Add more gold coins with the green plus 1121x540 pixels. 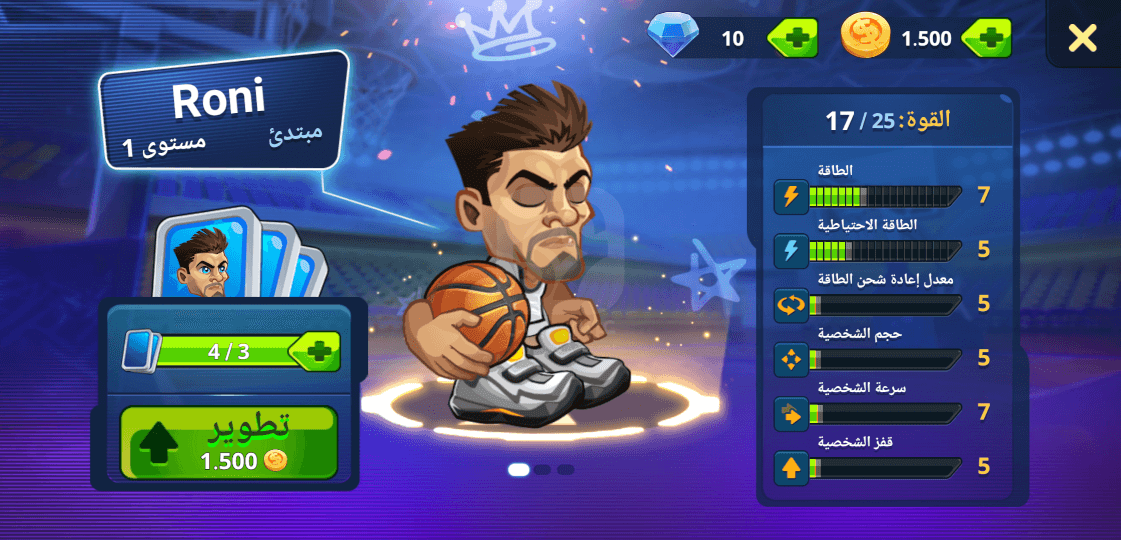pyautogui.click(x=987, y=38)
